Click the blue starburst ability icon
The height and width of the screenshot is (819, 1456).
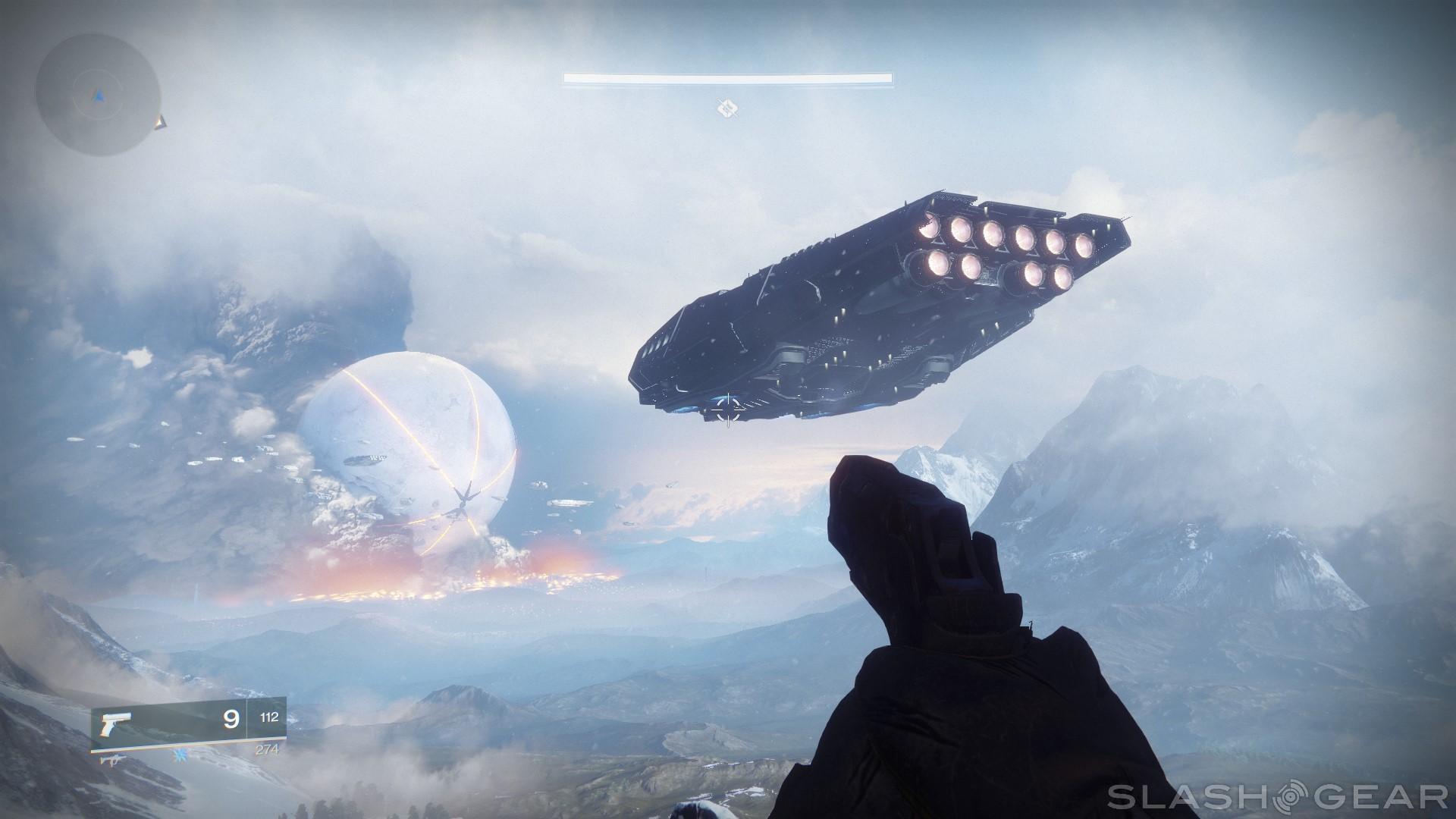coord(180,757)
